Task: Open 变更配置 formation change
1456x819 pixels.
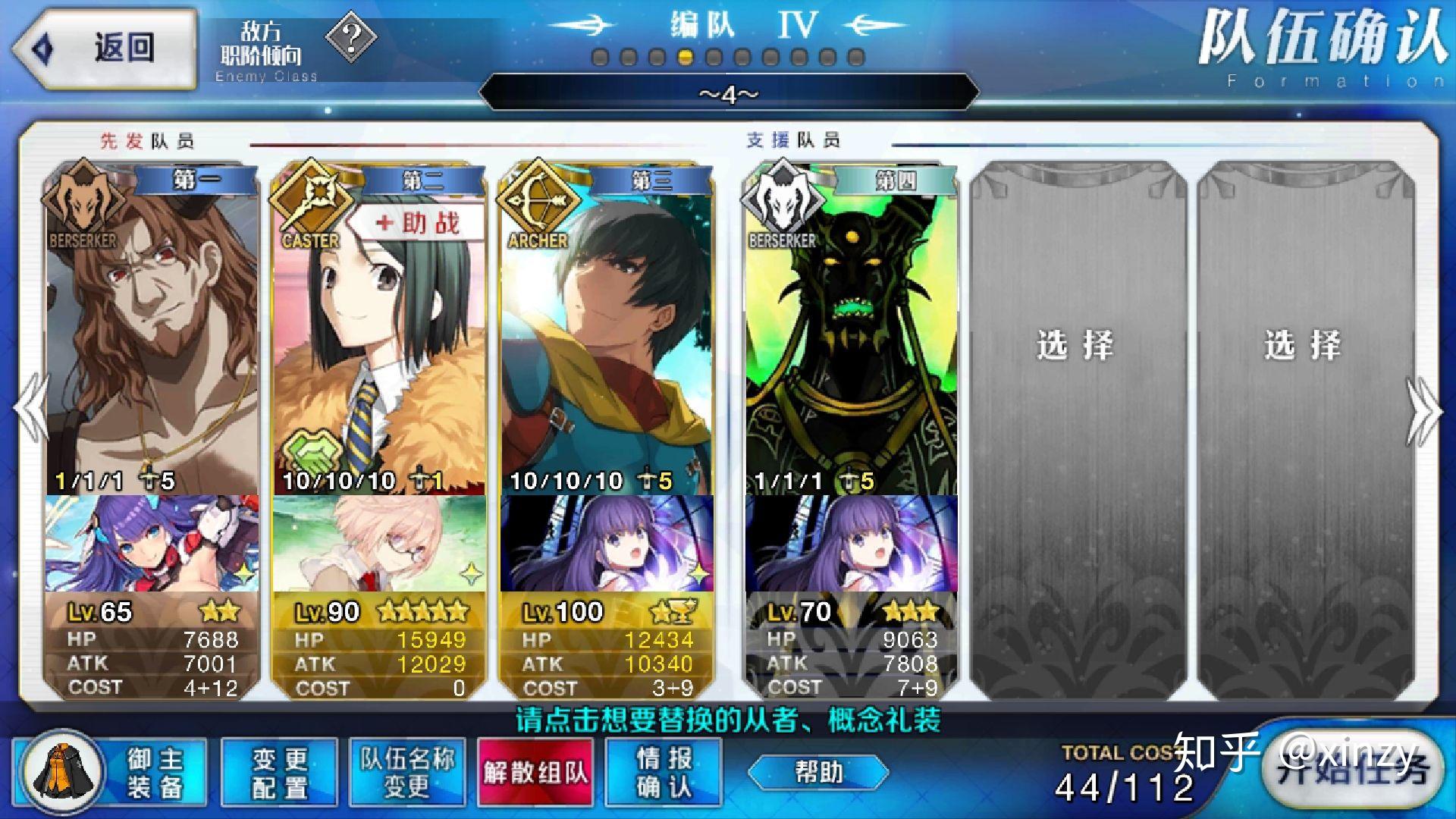Action: tap(279, 772)
